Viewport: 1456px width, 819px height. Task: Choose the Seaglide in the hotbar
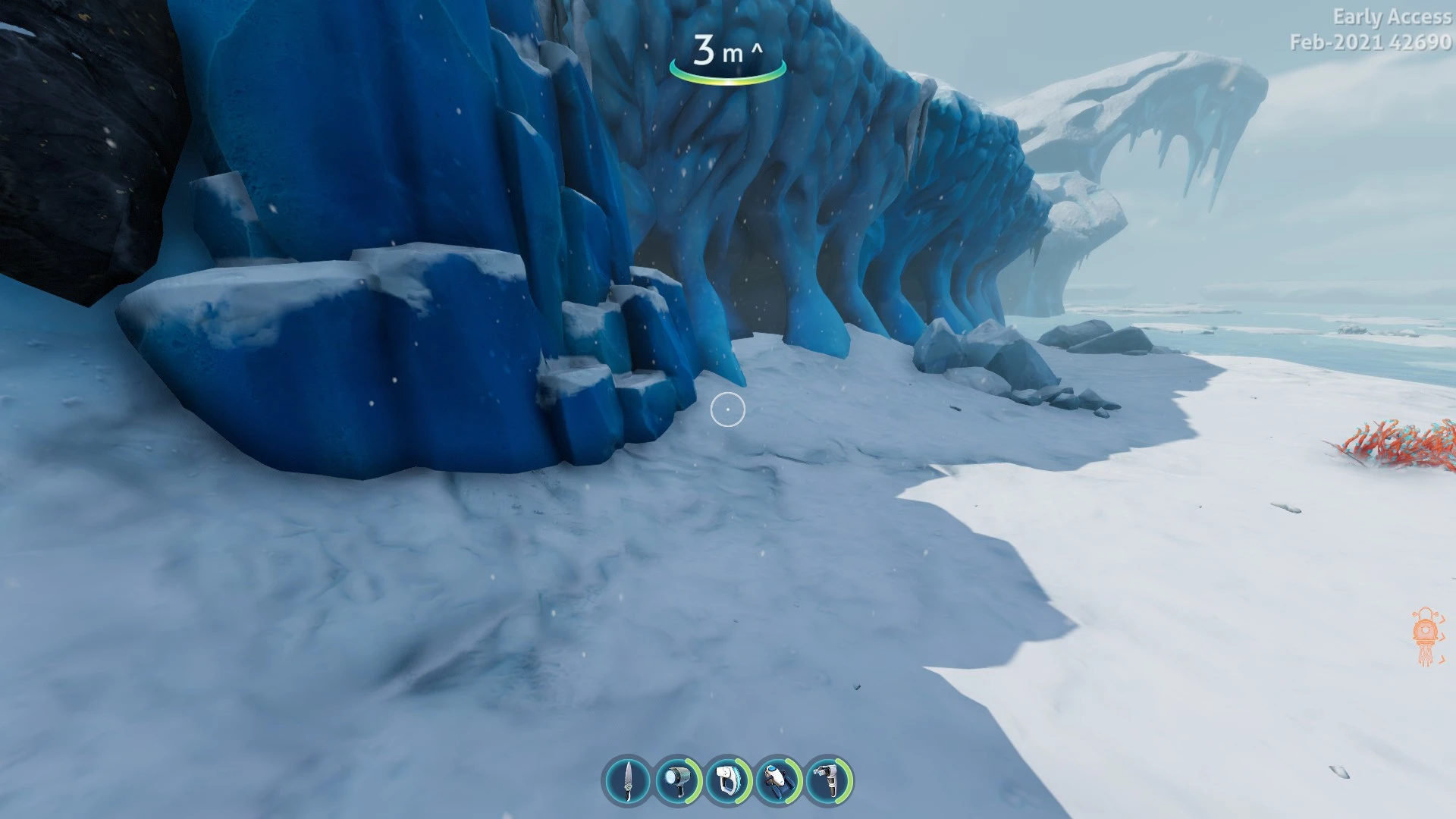778,780
